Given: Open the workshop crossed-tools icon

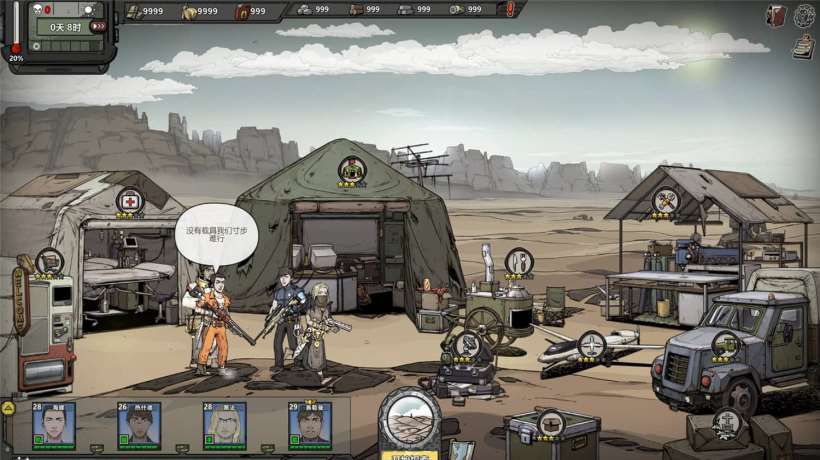Looking at the screenshot, I should (666, 202).
